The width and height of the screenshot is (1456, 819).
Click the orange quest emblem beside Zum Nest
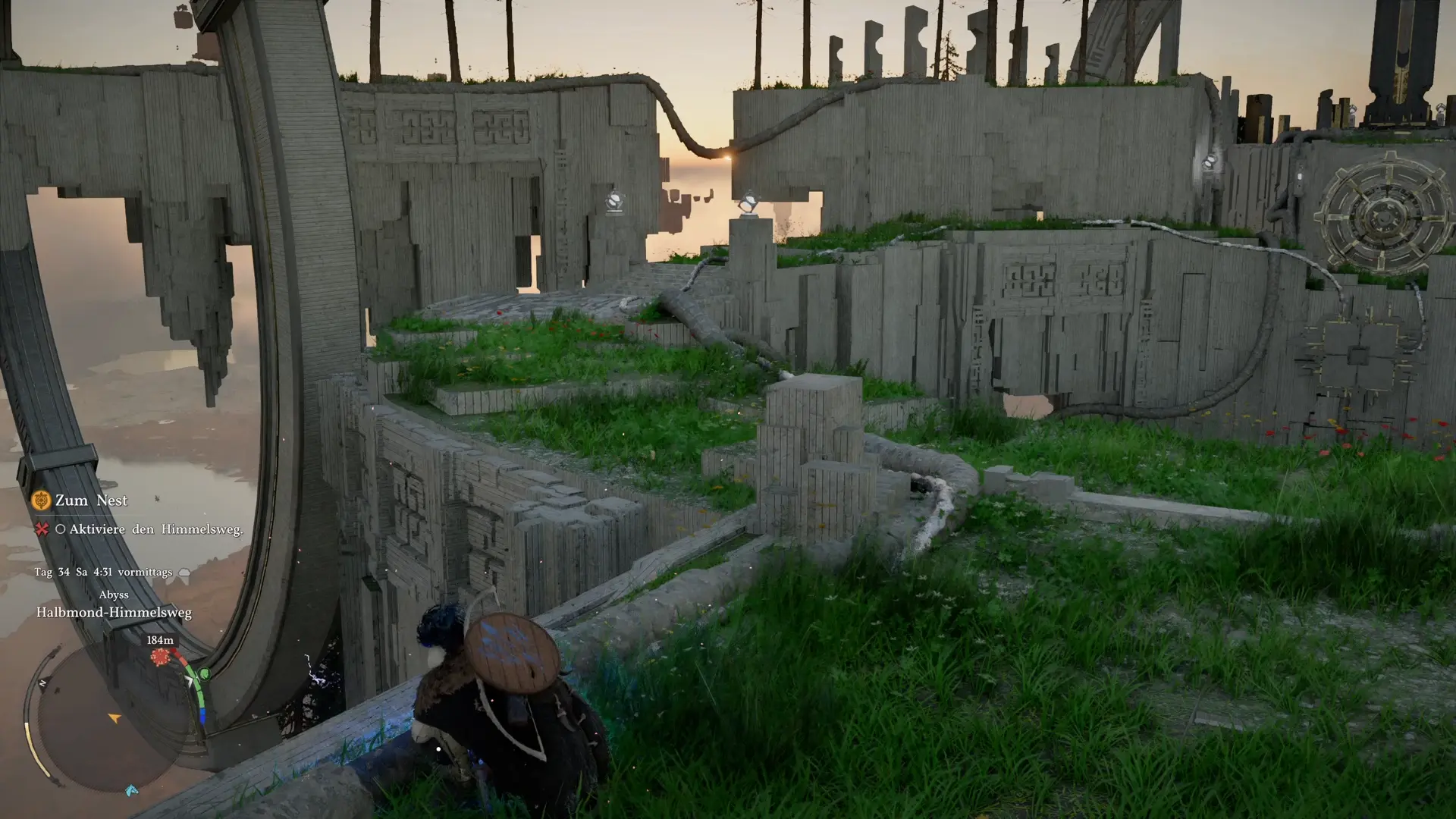(41, 500)
